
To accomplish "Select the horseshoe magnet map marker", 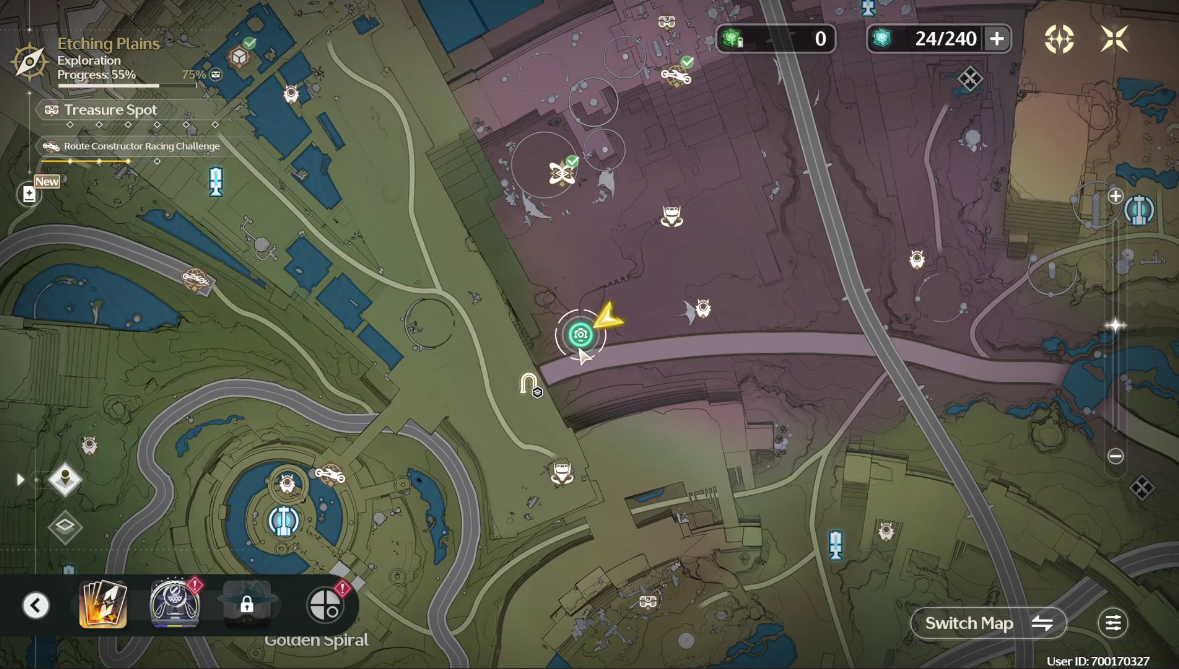I will tap(529, 383).
